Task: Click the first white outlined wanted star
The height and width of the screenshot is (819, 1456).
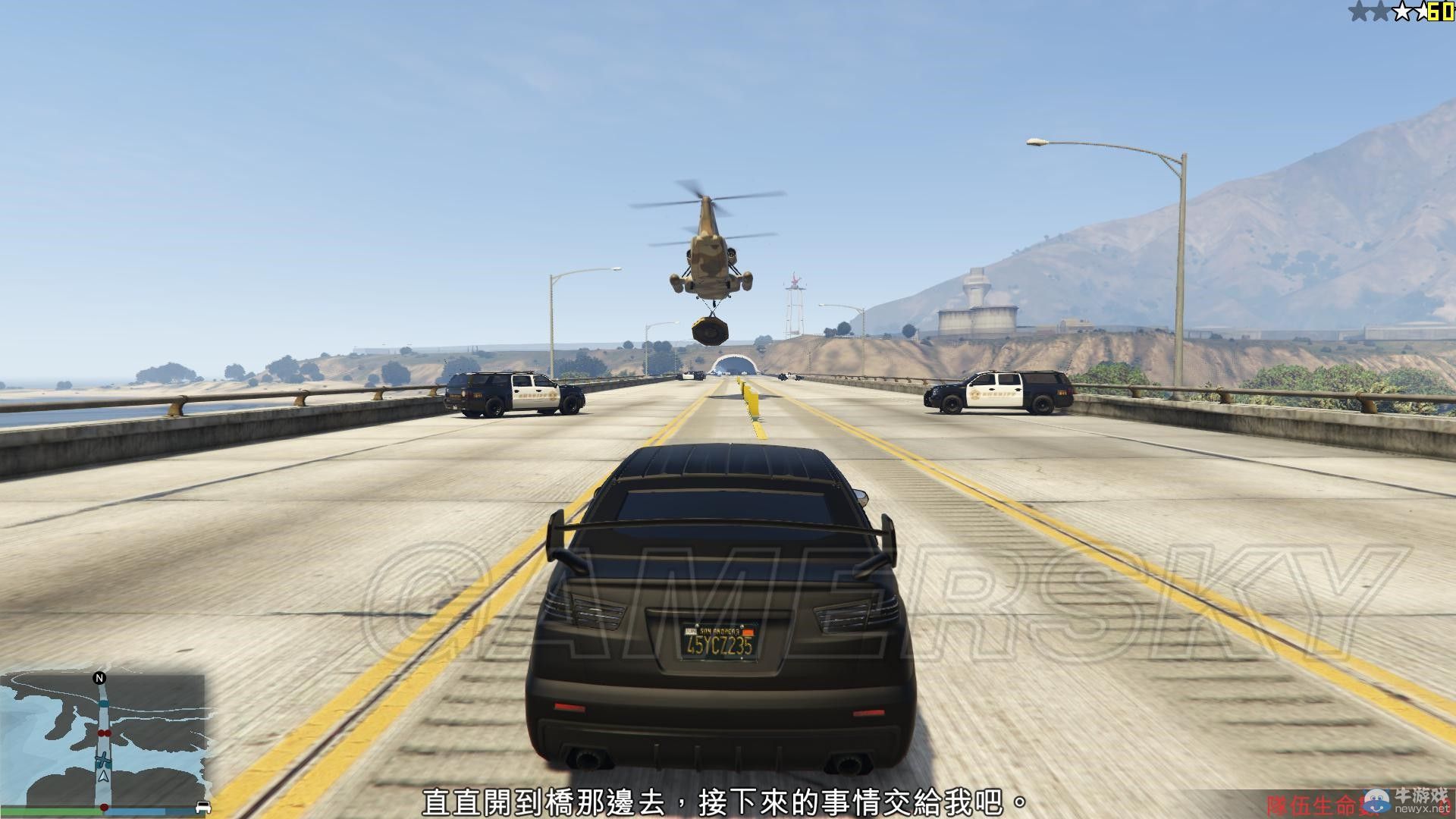Action: 1403,10
